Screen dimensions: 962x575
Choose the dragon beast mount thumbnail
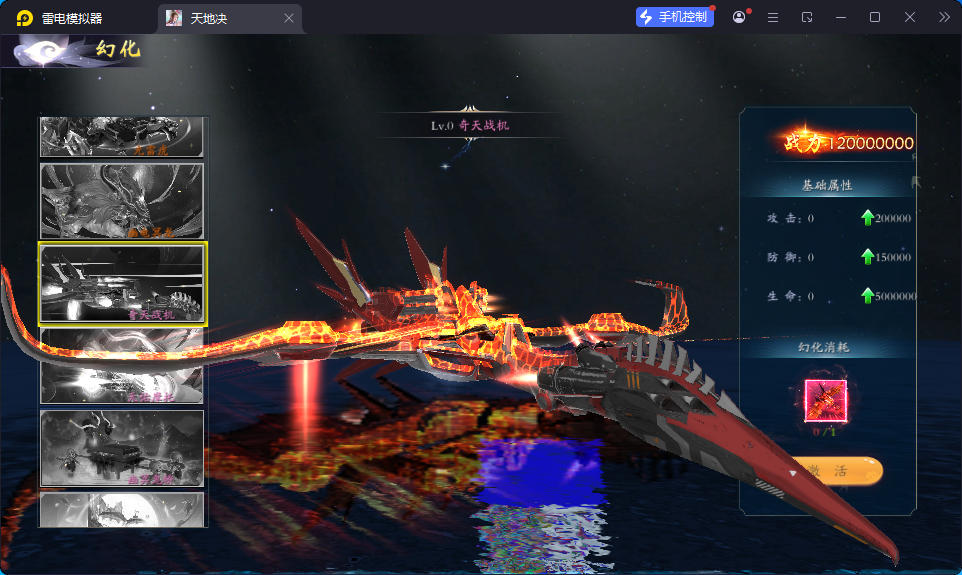pyautogui.click(x=122, y=201)
